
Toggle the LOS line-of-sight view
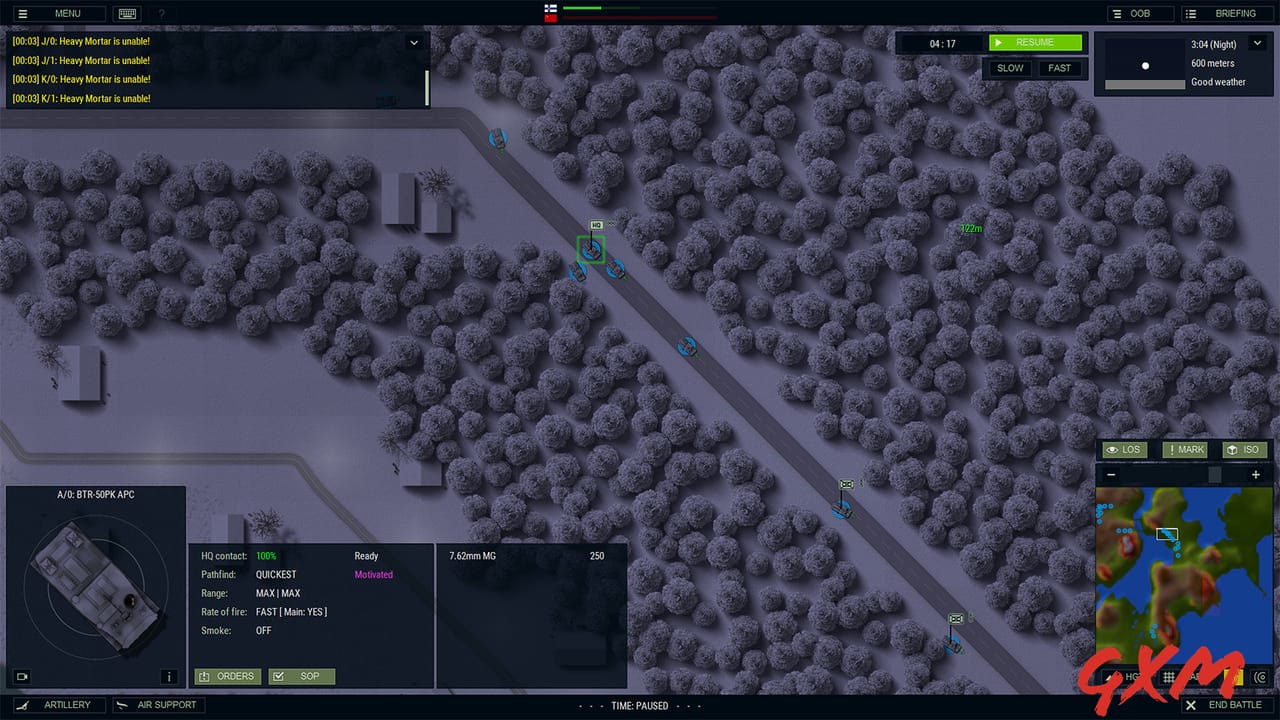(1124, 449)
